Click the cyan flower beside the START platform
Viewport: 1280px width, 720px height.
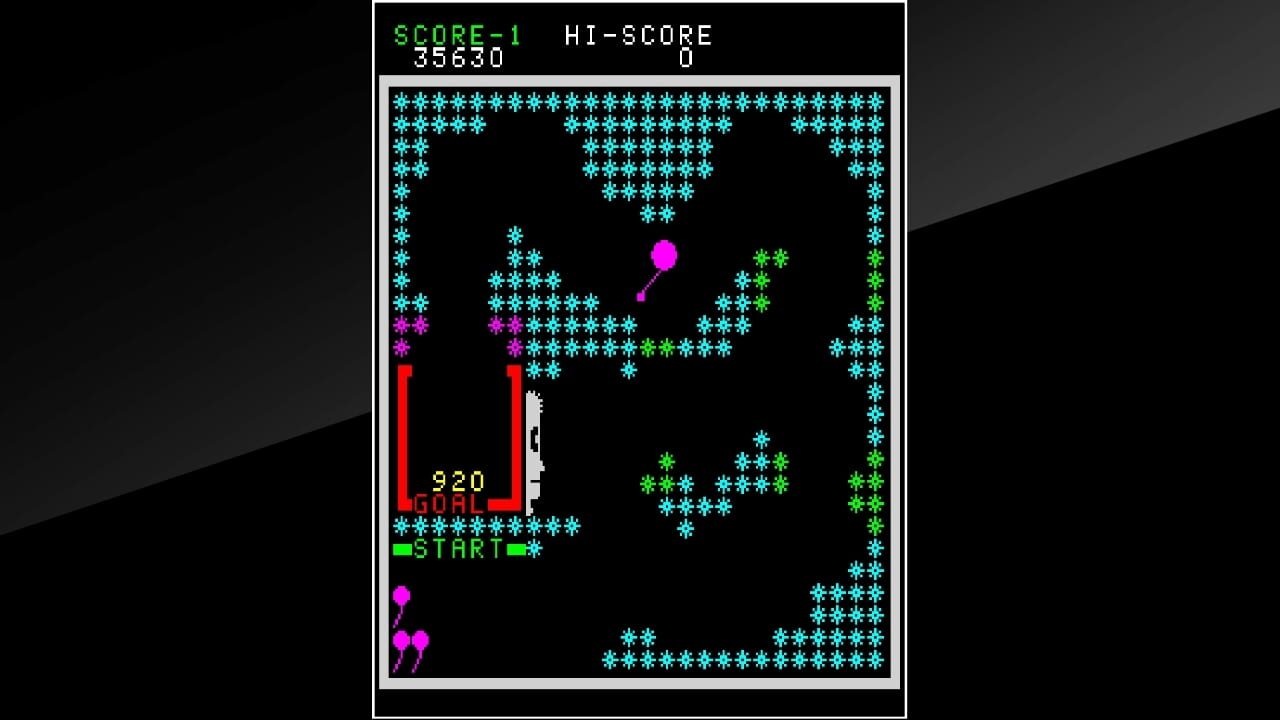(x=535, y=547)
